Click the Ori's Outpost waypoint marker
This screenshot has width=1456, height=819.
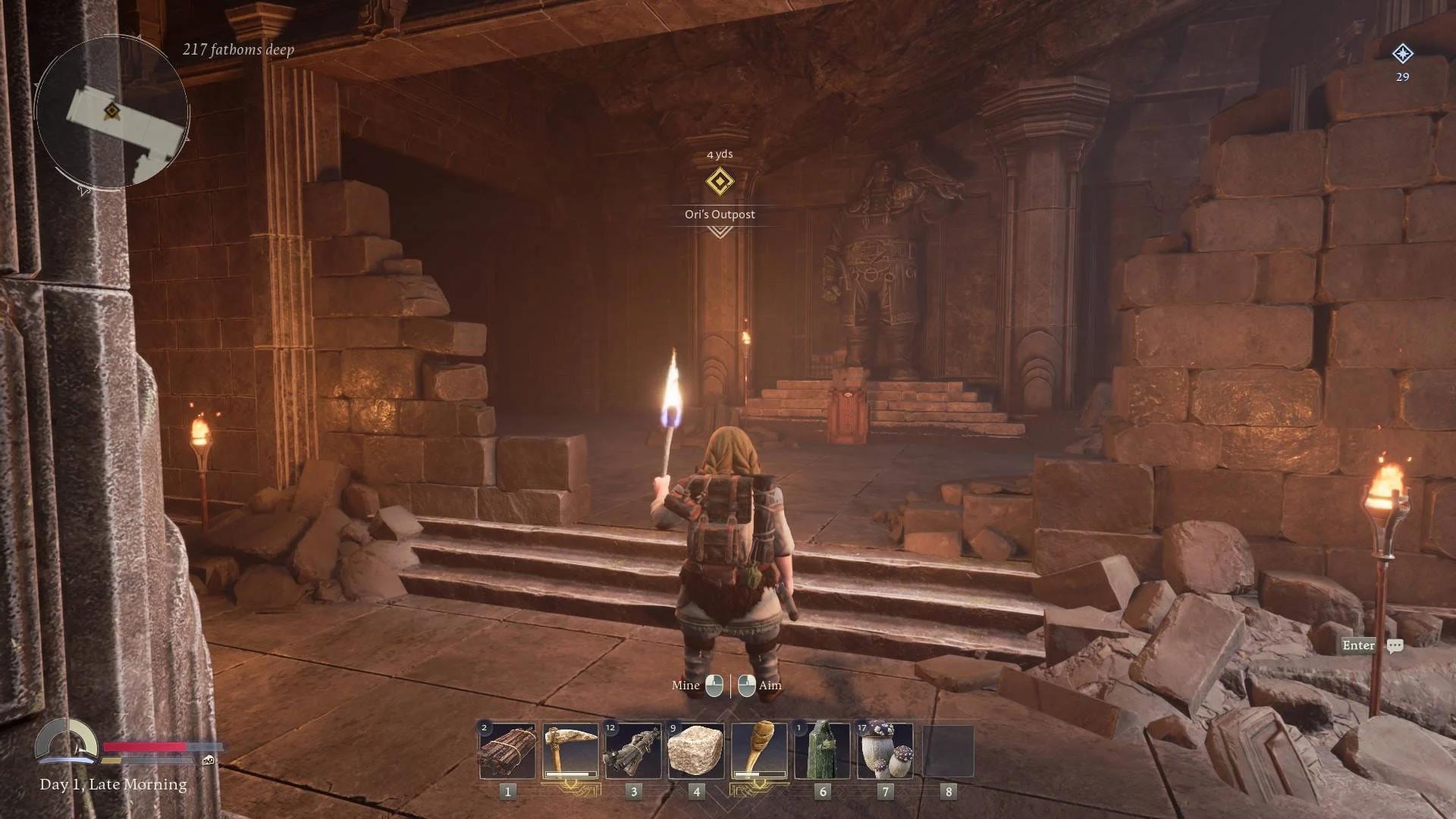tap(720, 182)
